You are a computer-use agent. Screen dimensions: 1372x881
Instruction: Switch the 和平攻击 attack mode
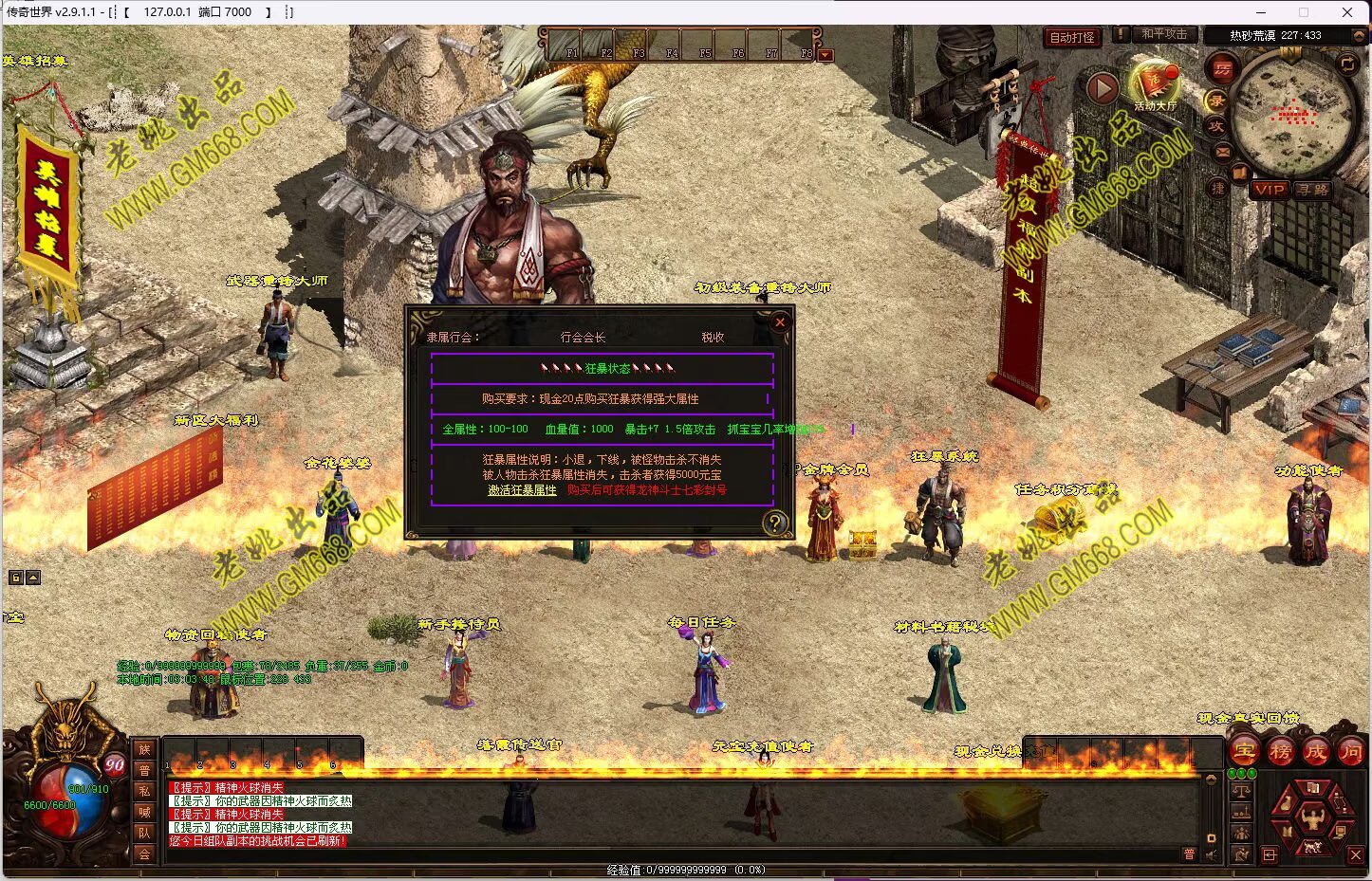(1163, 34)
